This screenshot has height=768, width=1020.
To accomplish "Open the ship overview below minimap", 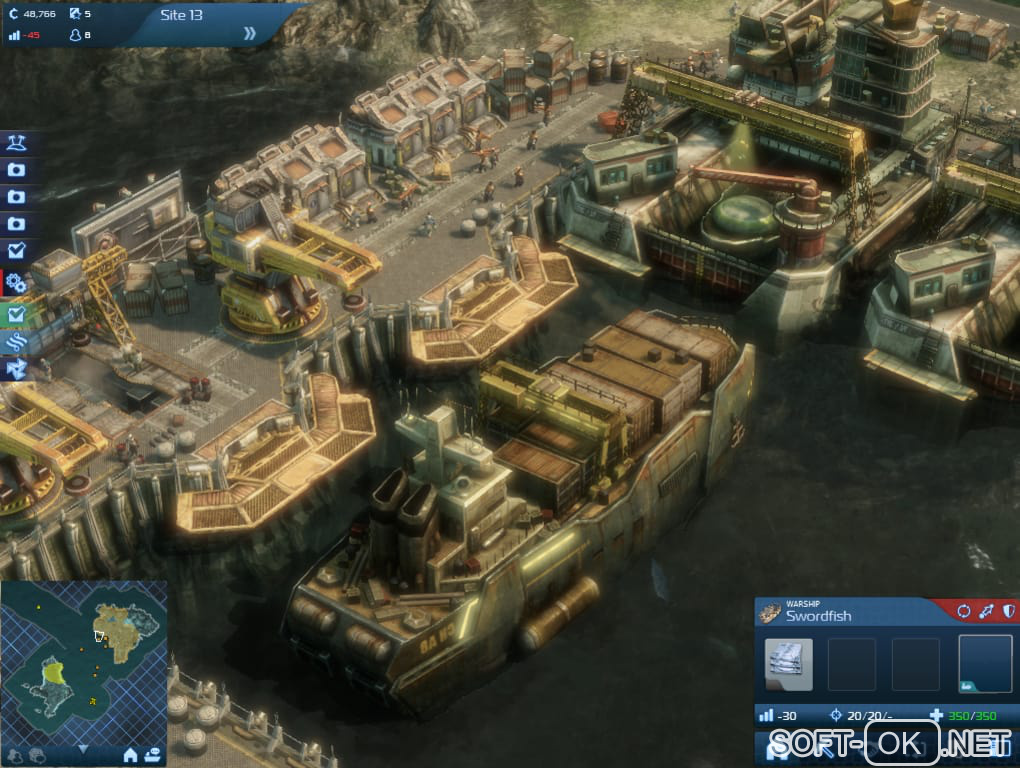I will tap(152, 753).
